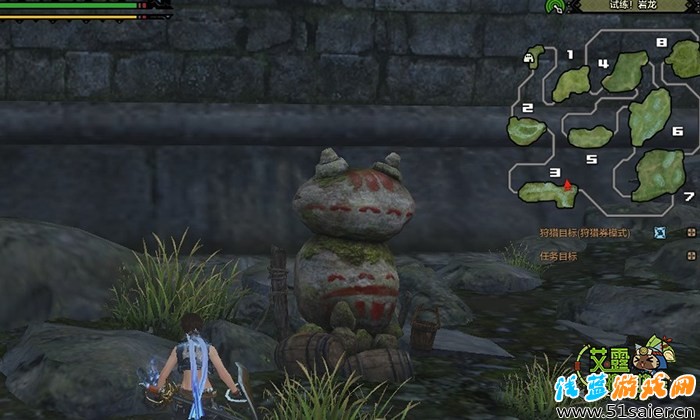Click the red player marker on the map
The height and width of the screenshot is (420, 700).
(x=567, y=185)
